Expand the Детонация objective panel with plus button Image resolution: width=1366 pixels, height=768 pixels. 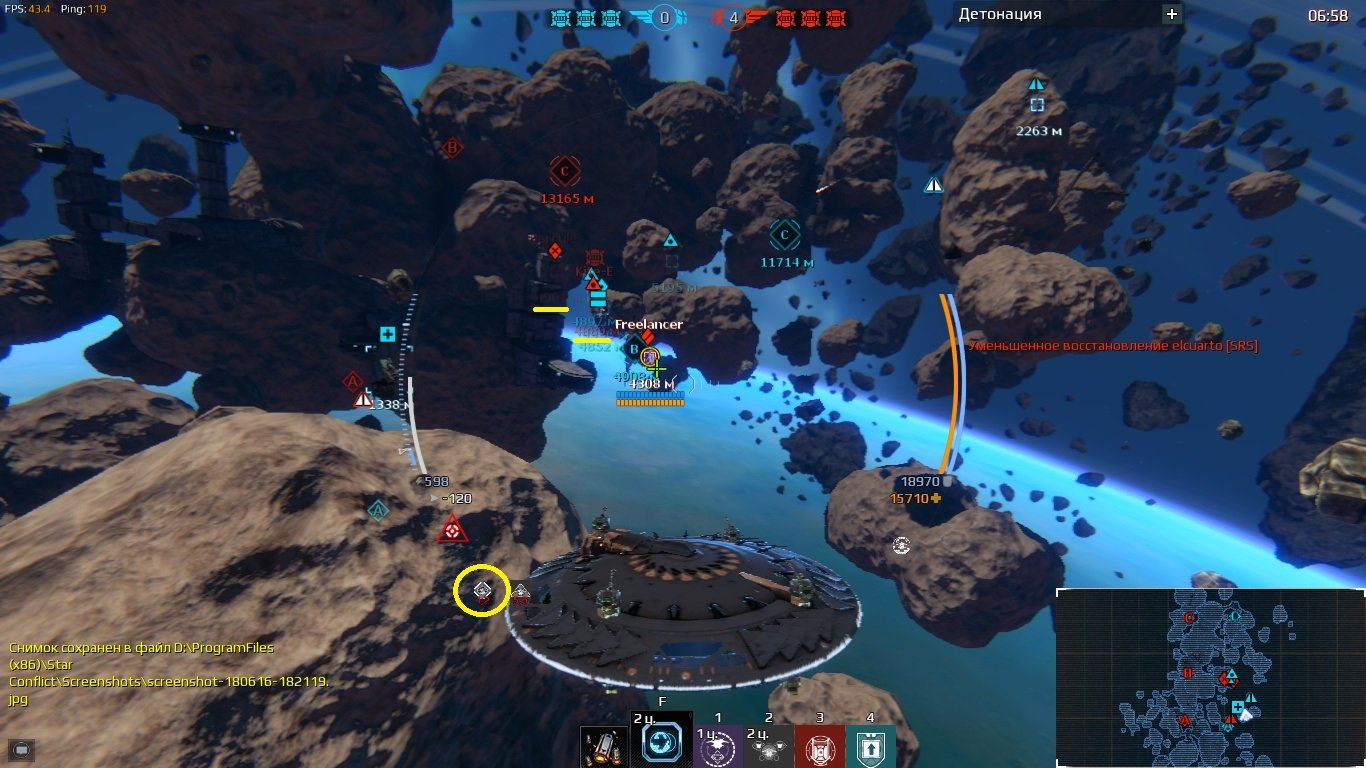click(1172, 14)
